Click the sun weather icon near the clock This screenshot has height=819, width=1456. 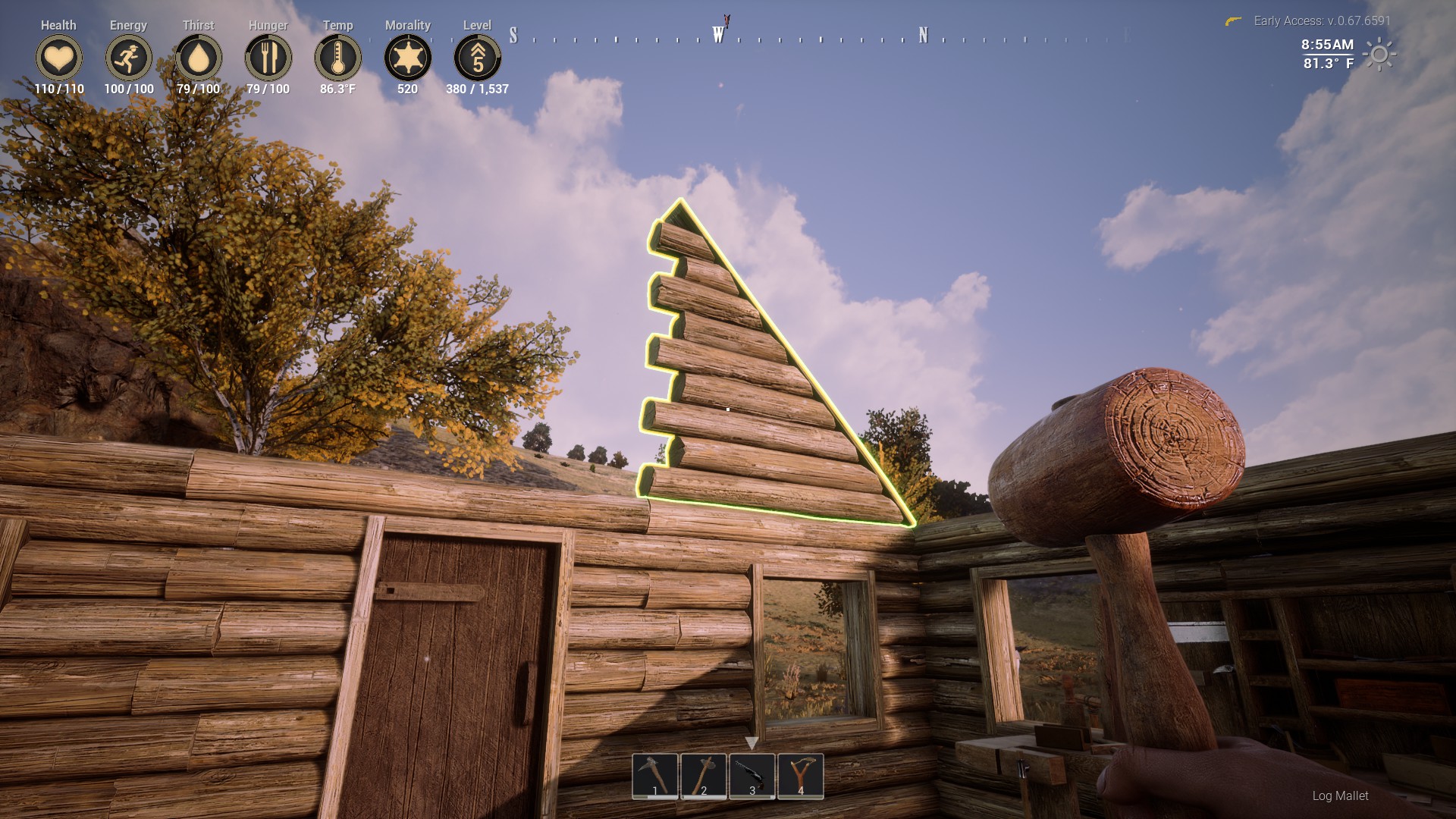pyautogui.click(x=1377, y=54)
